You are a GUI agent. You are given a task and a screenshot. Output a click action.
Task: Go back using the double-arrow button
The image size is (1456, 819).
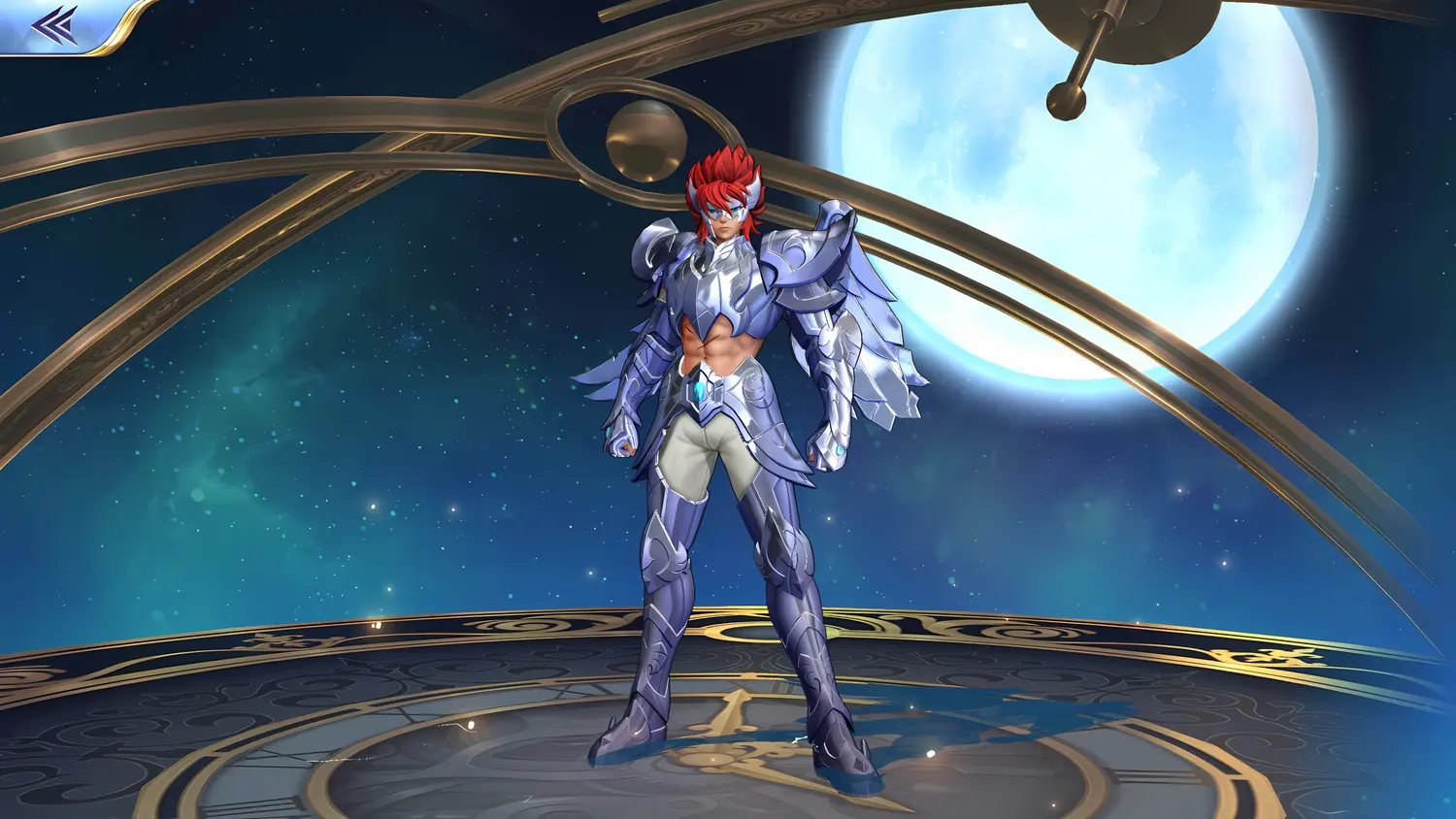click(54, 25)
